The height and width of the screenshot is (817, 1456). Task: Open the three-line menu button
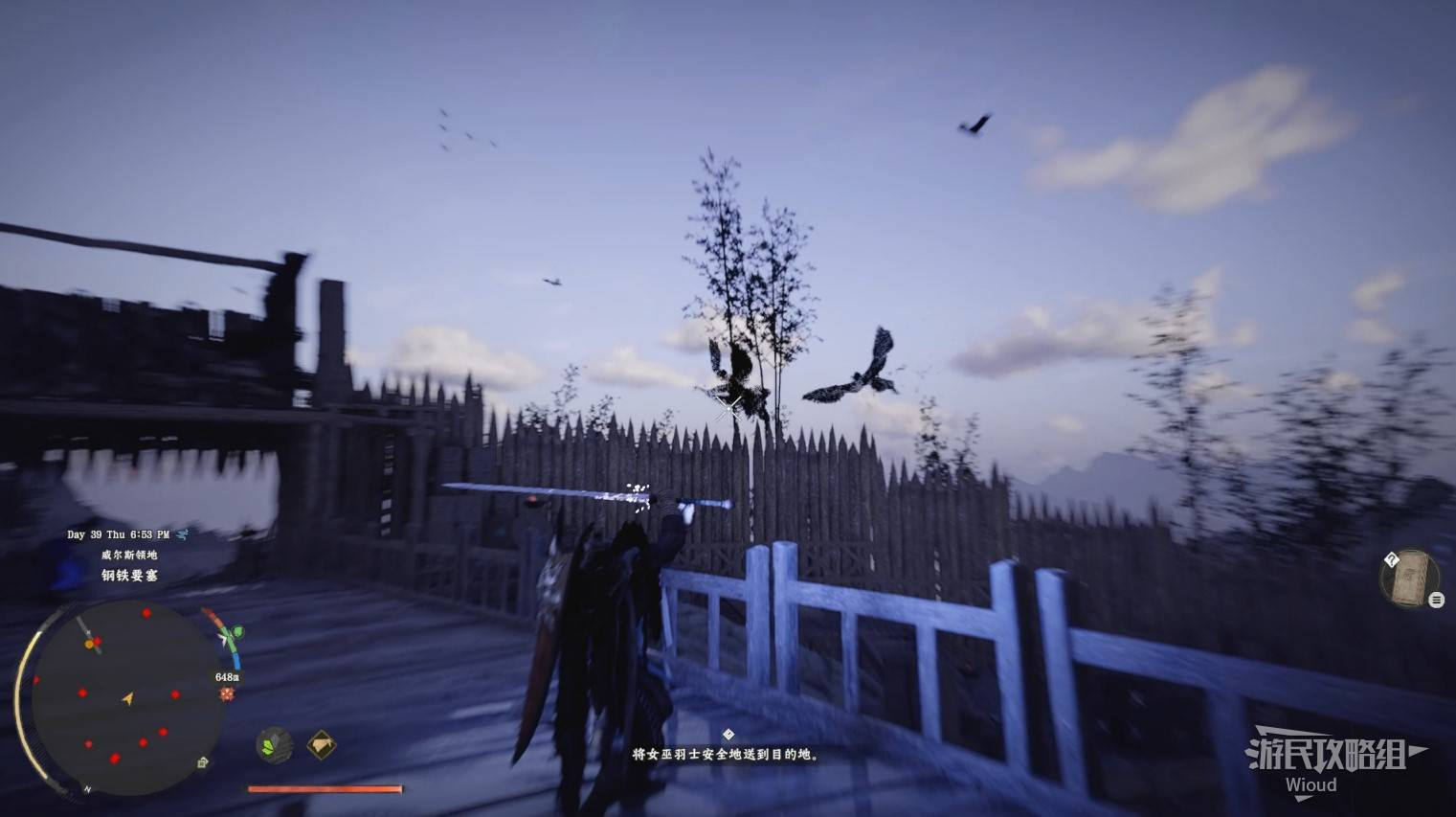point(1436,600)
